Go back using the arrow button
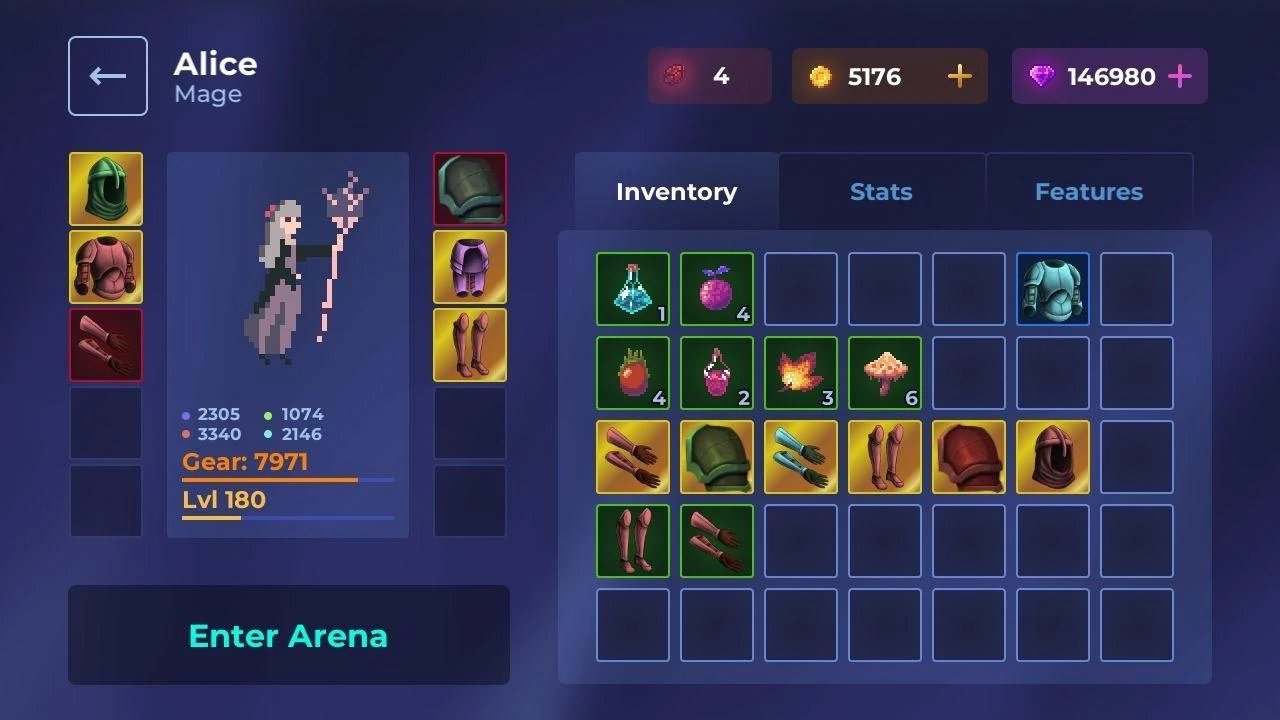The width and height of the screenshot is (1280, 720). 108,76
